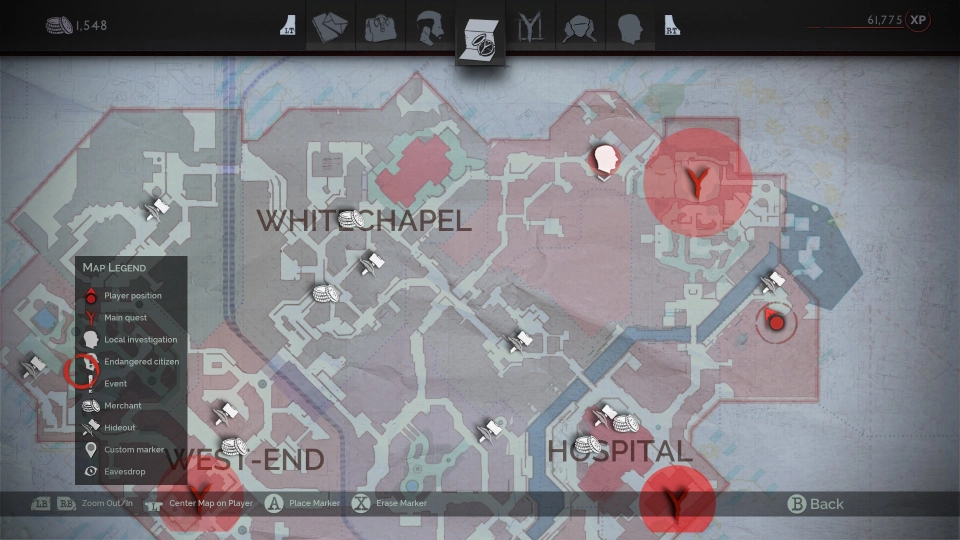Select the bearded man profile tab
Viewport: 960px width, 540px height.
tap(430, 27)
